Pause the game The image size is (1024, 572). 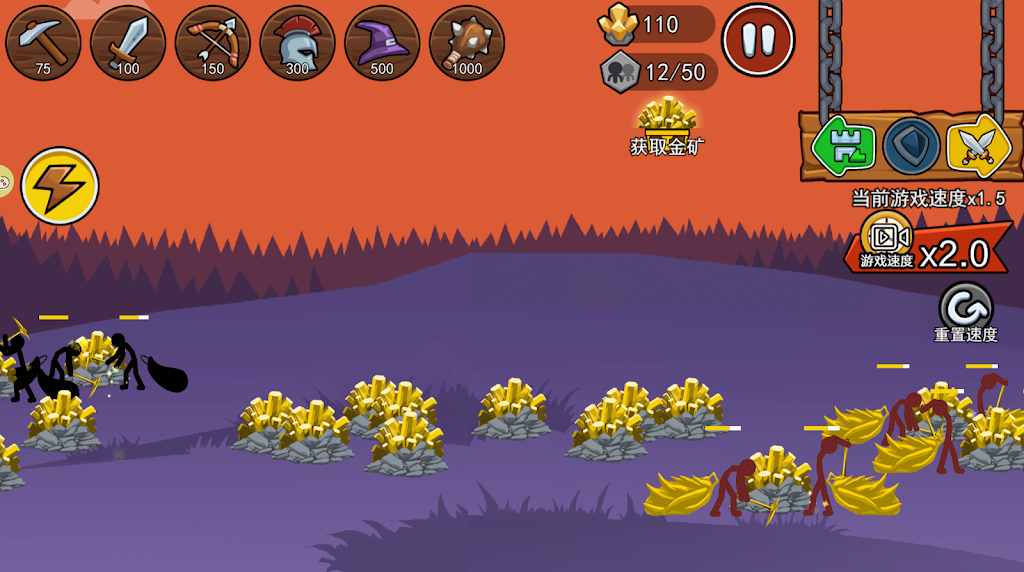click(x=758, y=40)
